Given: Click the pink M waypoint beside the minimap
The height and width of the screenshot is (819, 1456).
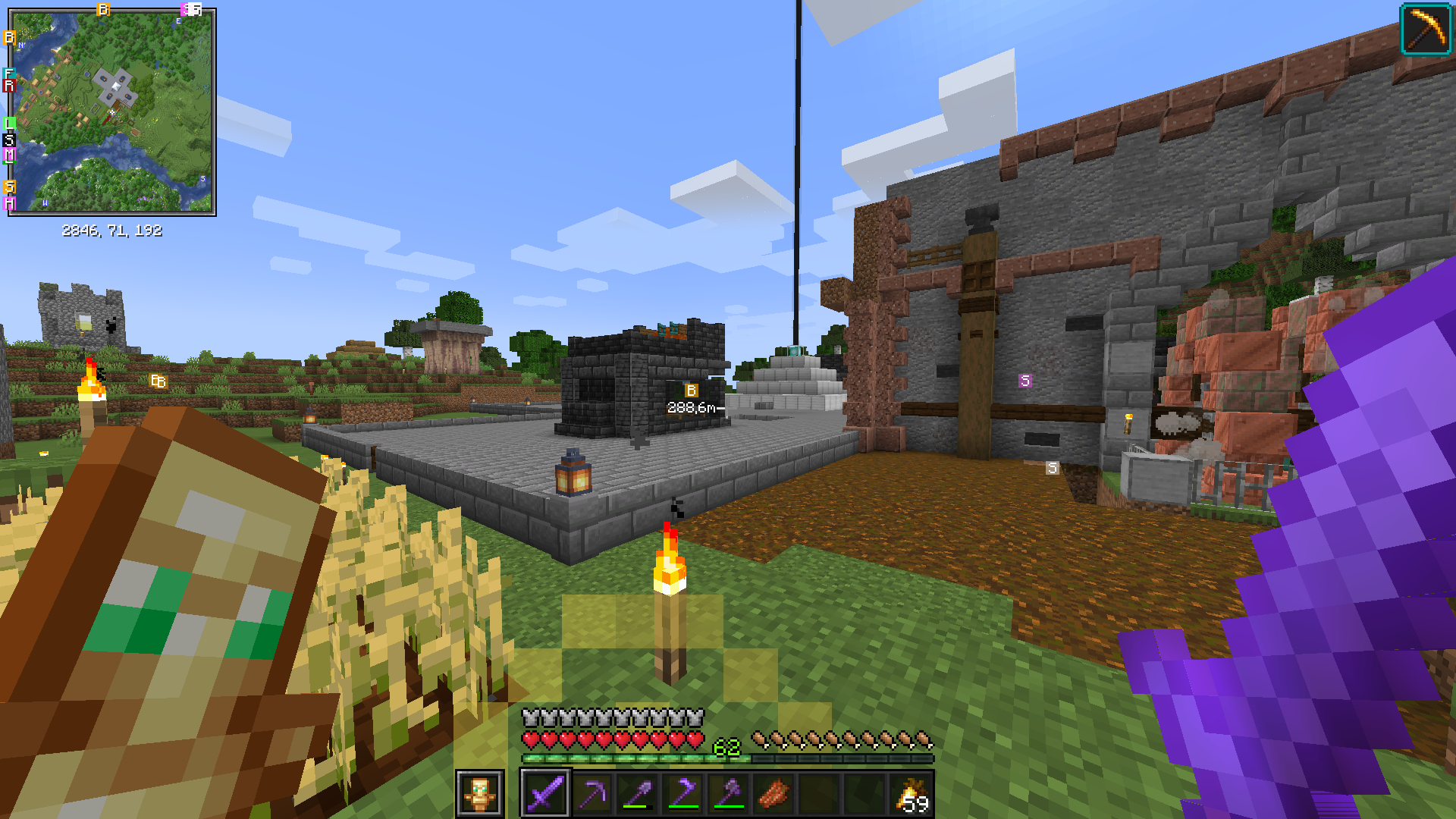Looking at the screenshot, I should 8,154.
